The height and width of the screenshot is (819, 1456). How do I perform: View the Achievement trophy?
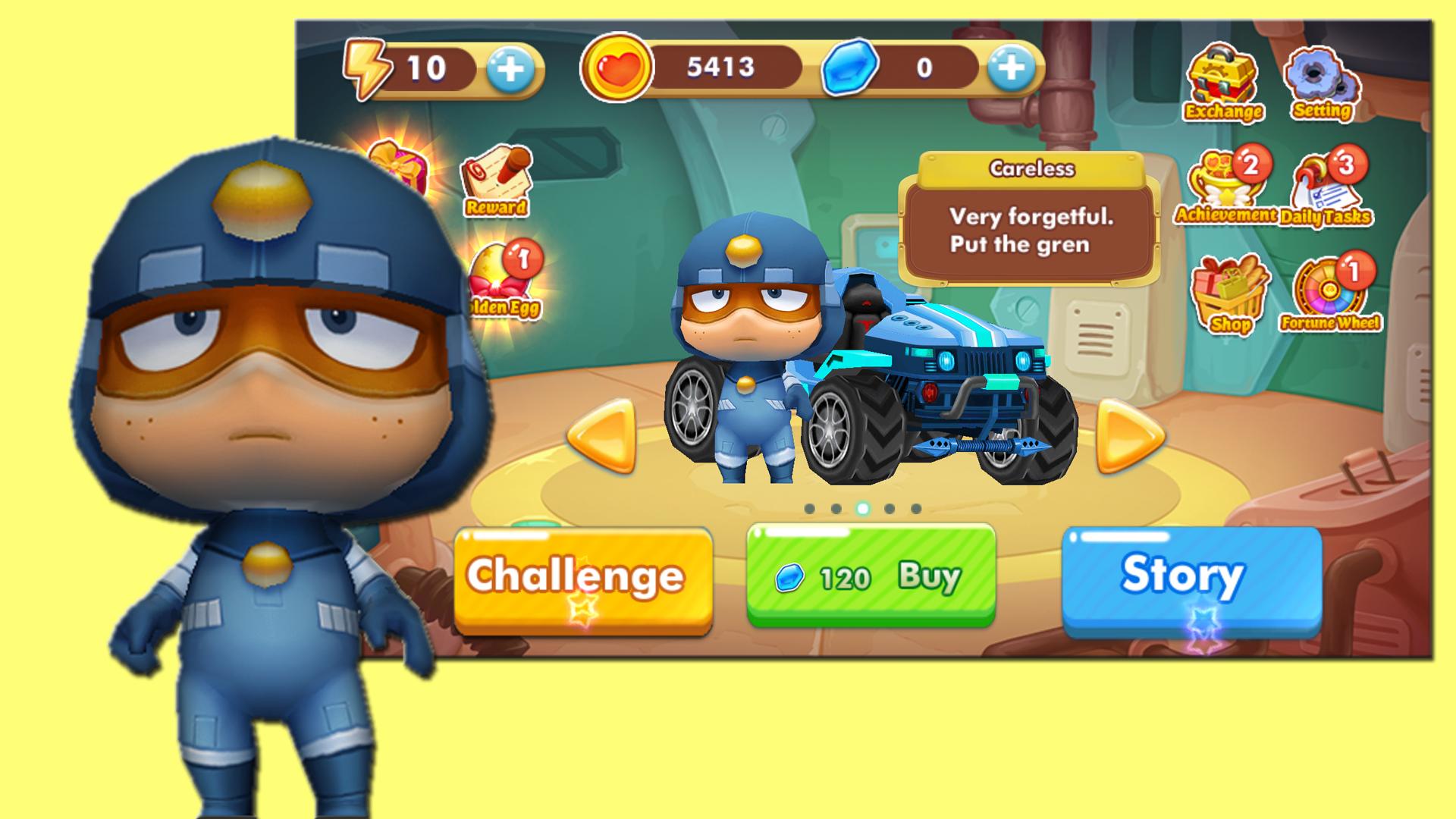point(1224,186)
